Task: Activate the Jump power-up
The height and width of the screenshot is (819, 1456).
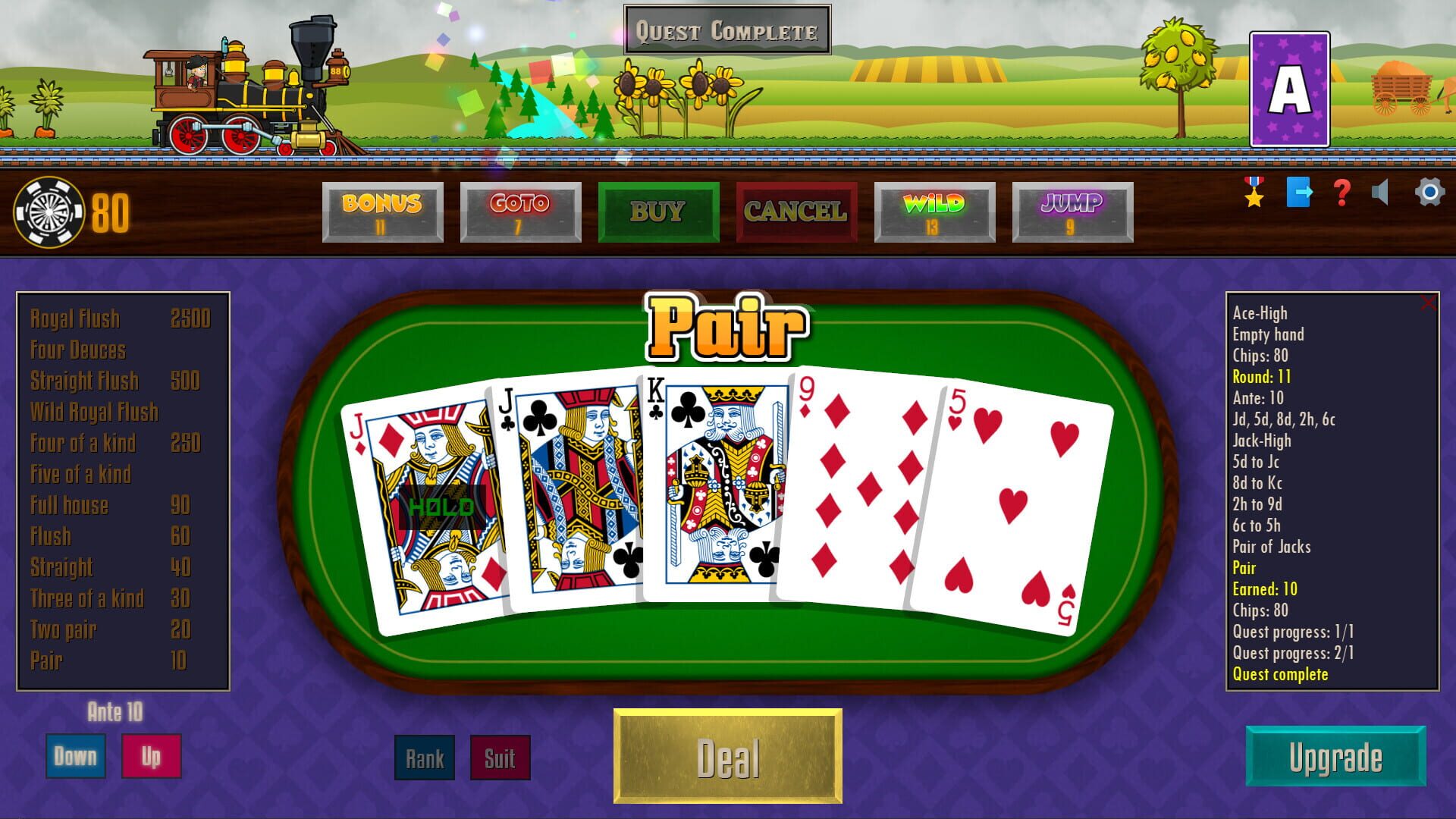Action: click(1072, 211)
